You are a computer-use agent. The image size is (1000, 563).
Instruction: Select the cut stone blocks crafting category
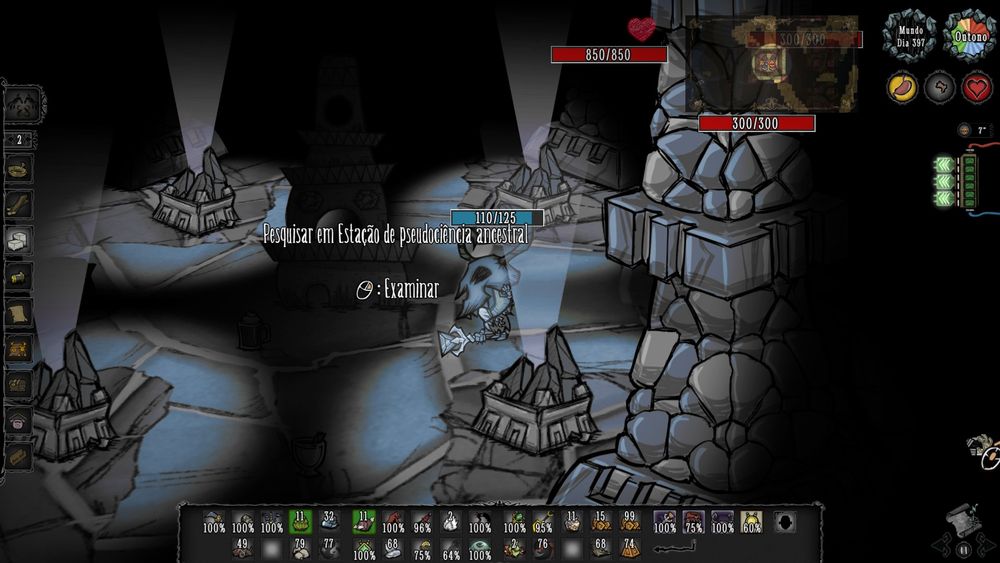(x=20, y=240)
